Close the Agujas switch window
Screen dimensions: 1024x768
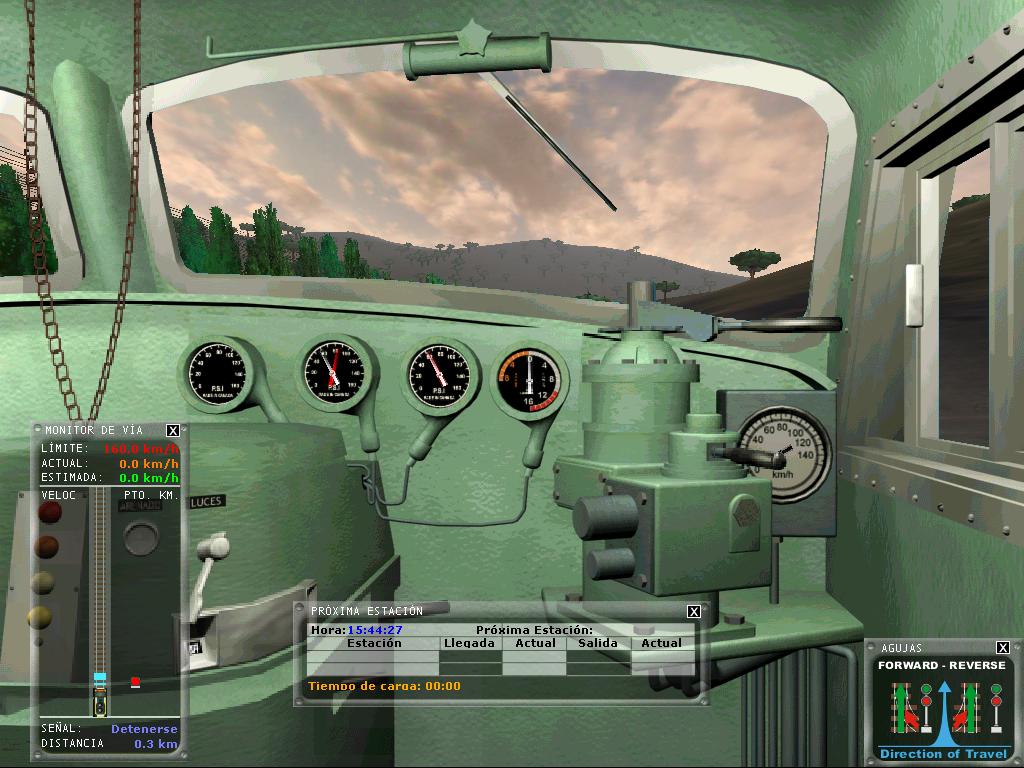tap(1003, 648)
